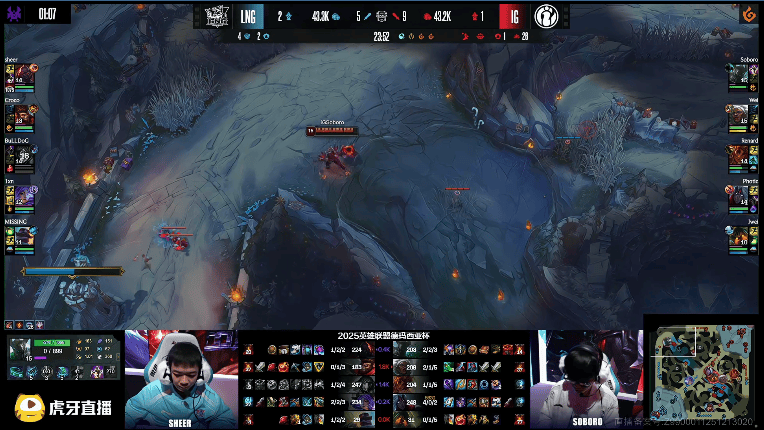Open the SOBORO player camera feed
Image resolution: width=764 pixels, height=430 pixels.
(x=590, y=378)
